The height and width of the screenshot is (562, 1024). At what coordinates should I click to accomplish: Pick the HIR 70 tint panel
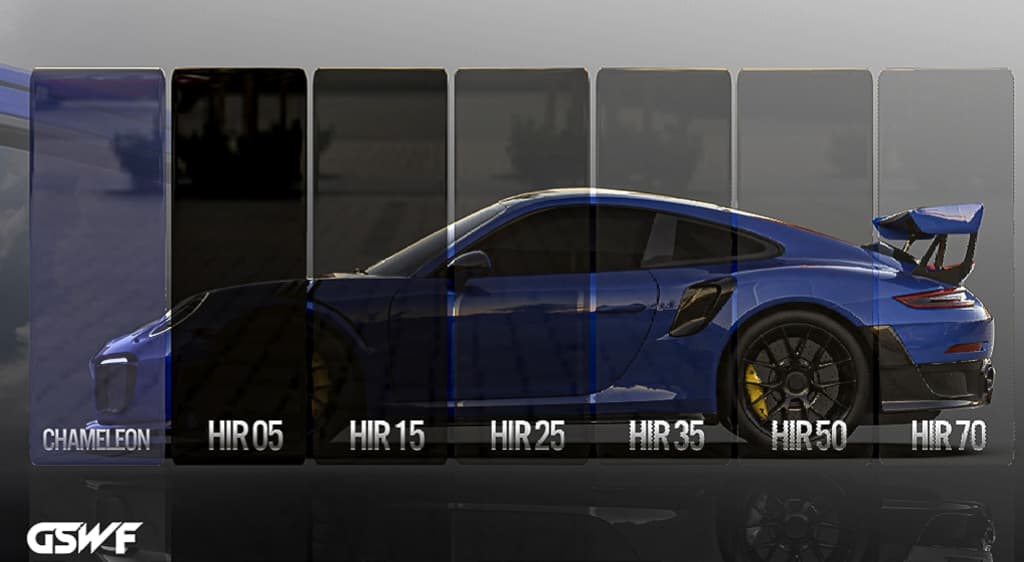pos(945,265)
